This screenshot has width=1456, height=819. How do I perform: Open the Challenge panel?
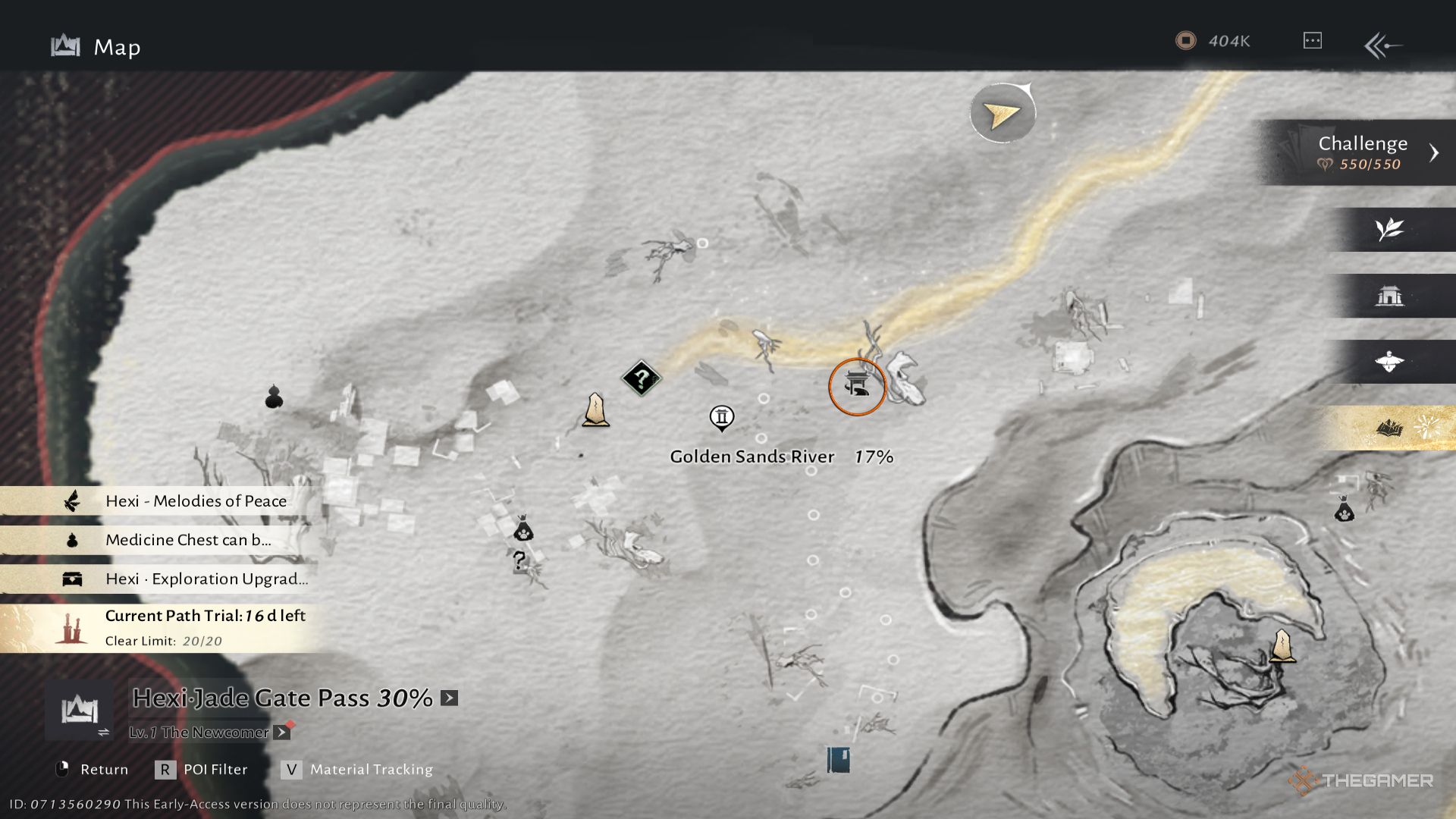pyautogui.click(x=1363, y=152)
